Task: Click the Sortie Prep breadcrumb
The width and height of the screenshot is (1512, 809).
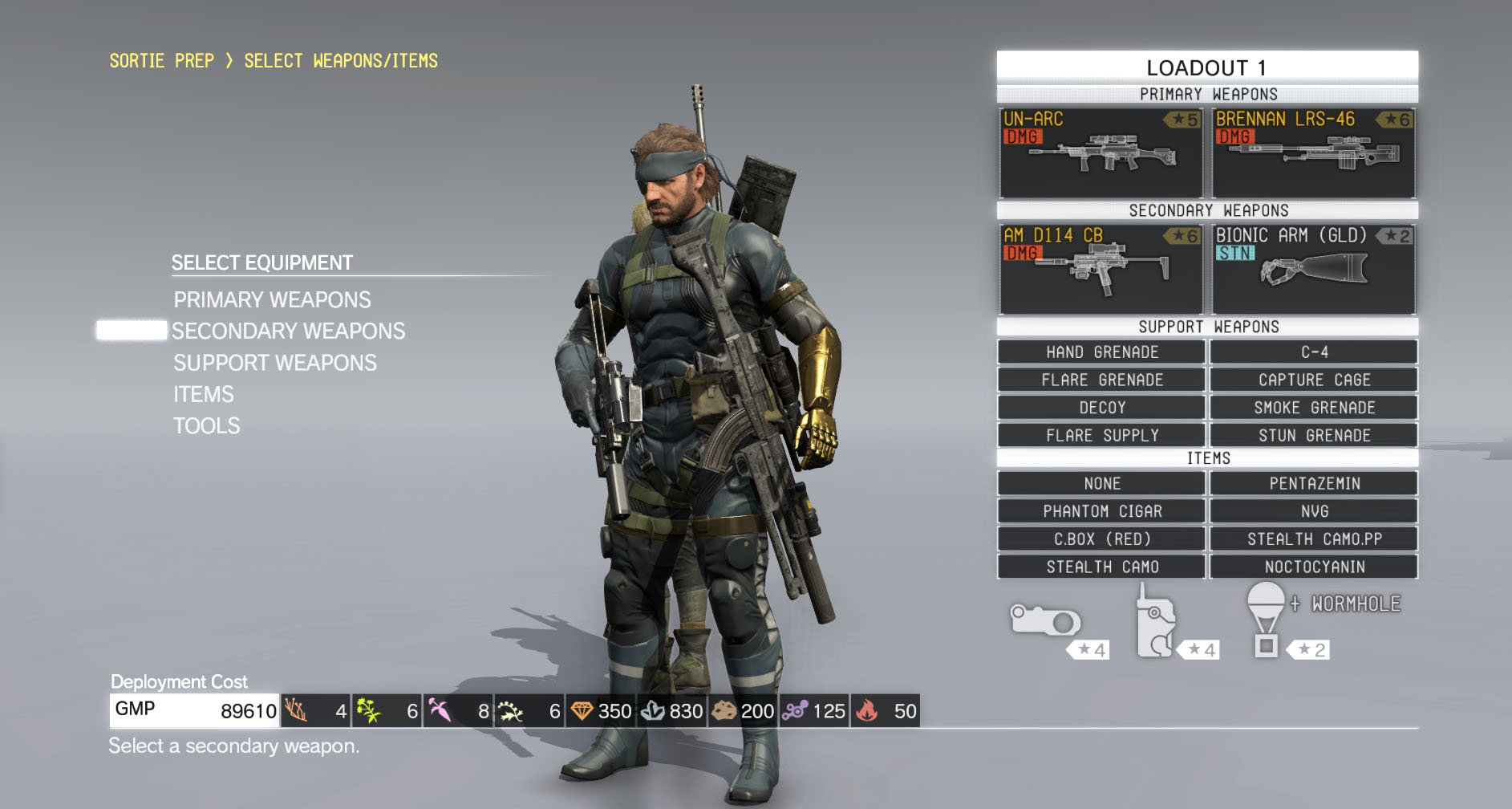Action: [161, 61]
